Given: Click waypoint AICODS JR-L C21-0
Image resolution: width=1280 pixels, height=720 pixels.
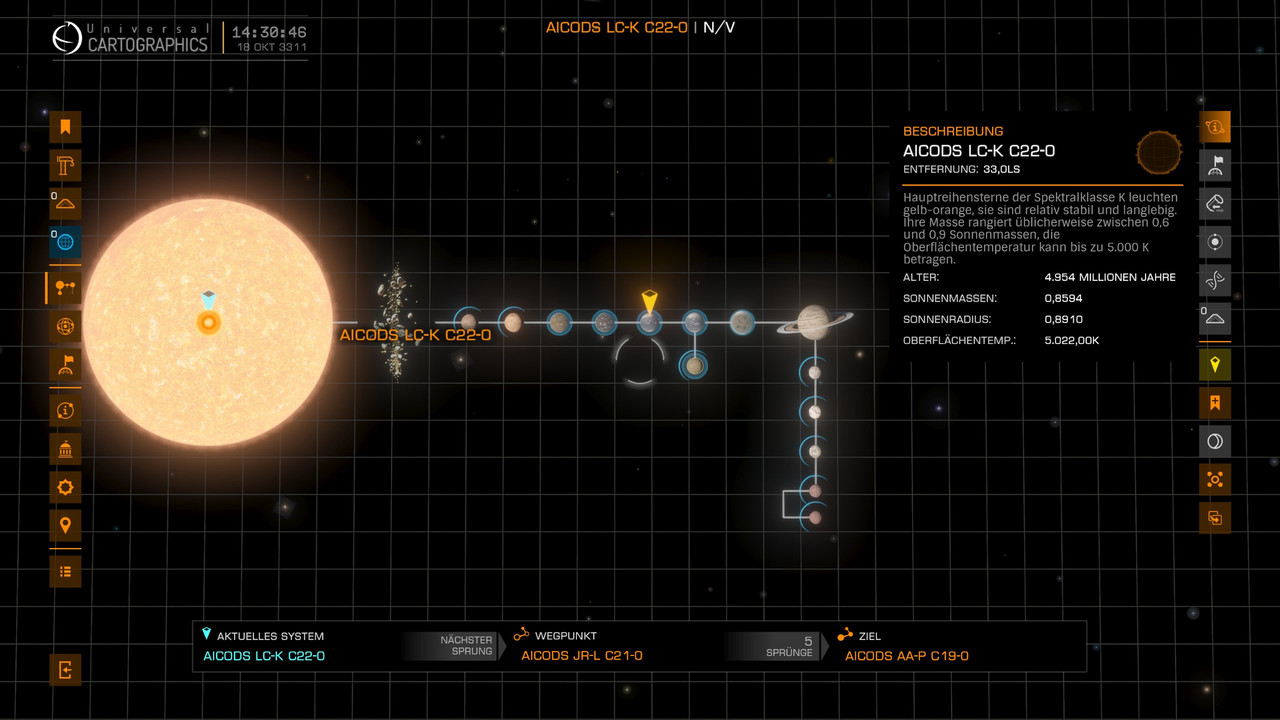Looking at the screenshot, I should pyautogui.click(x=581, y=656).
